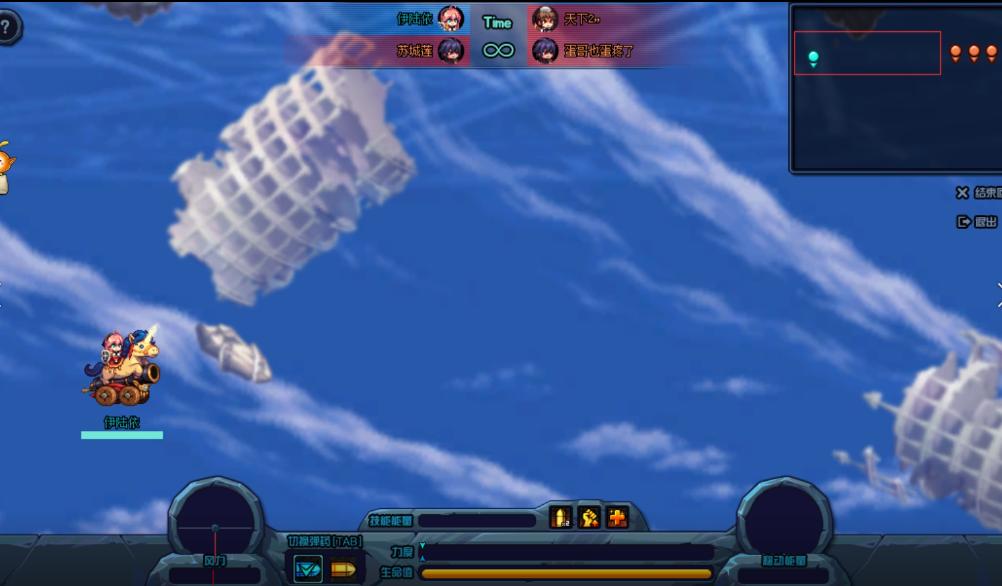Open the help question mark button
The width and height of the screenshot is (1002, 586).
tap(7, 27)
